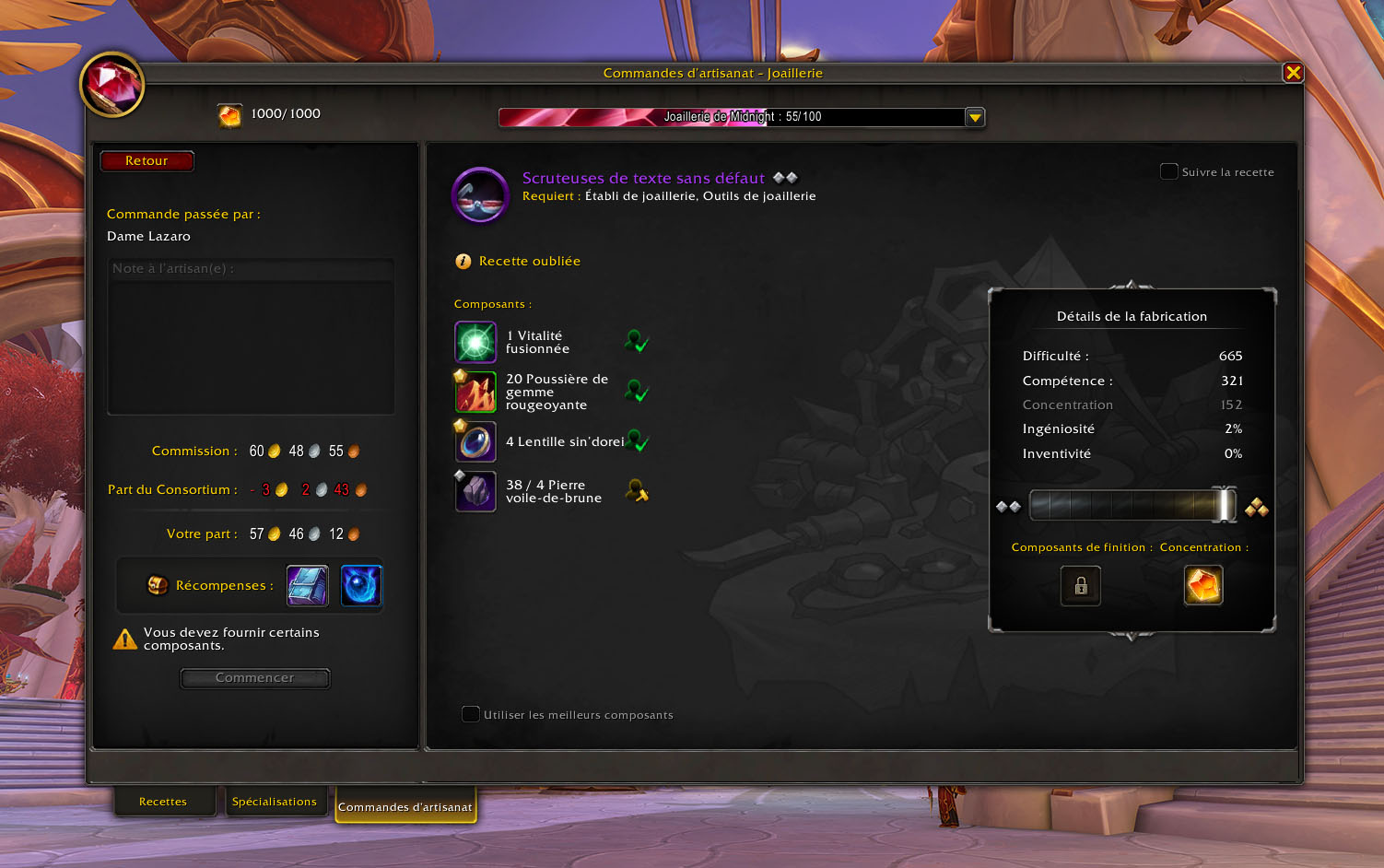Inspect the blue orb reward icon

click(x=361, y=586)
